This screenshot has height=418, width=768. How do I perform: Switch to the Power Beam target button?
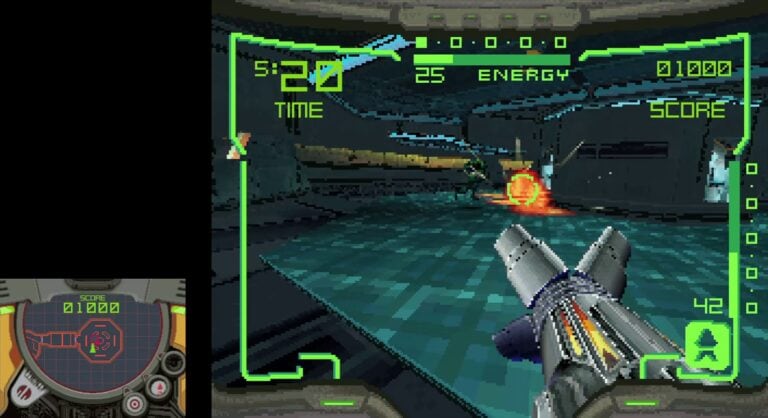[x=133, y=404]
